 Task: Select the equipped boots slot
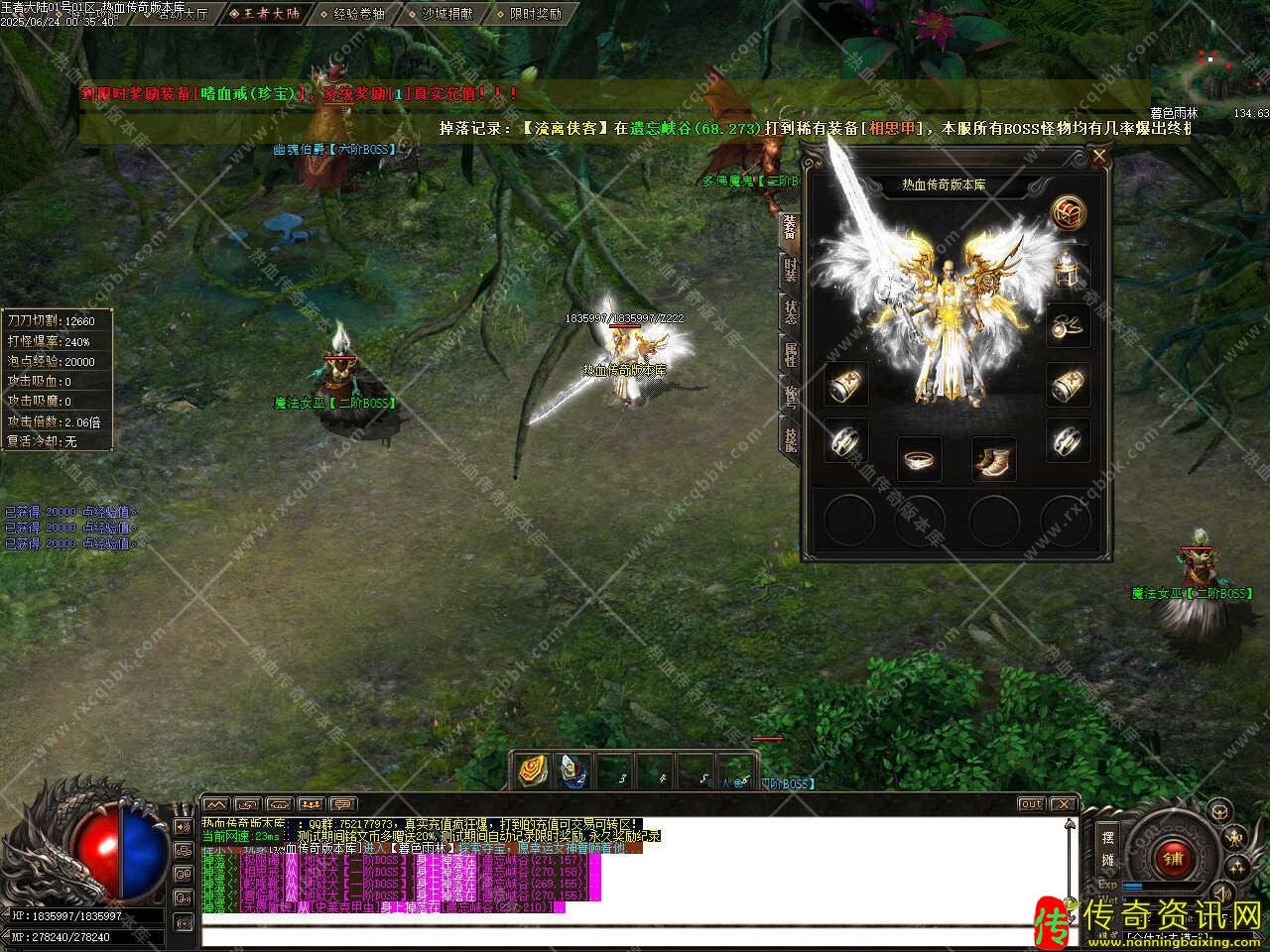992,459
